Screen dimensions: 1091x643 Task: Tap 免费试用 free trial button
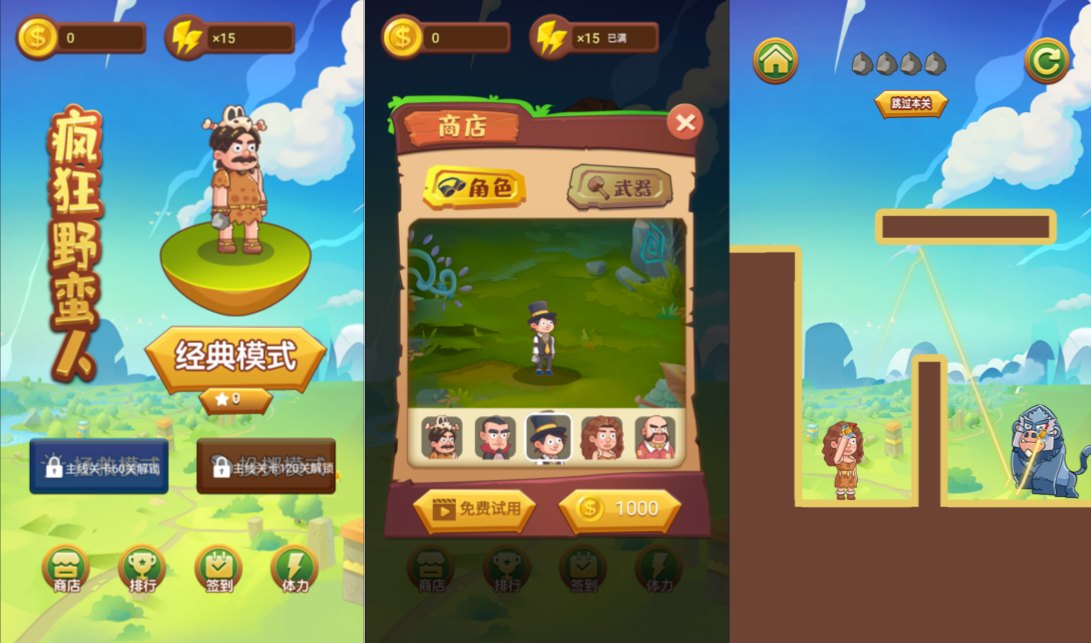click(x=475, y=509)
